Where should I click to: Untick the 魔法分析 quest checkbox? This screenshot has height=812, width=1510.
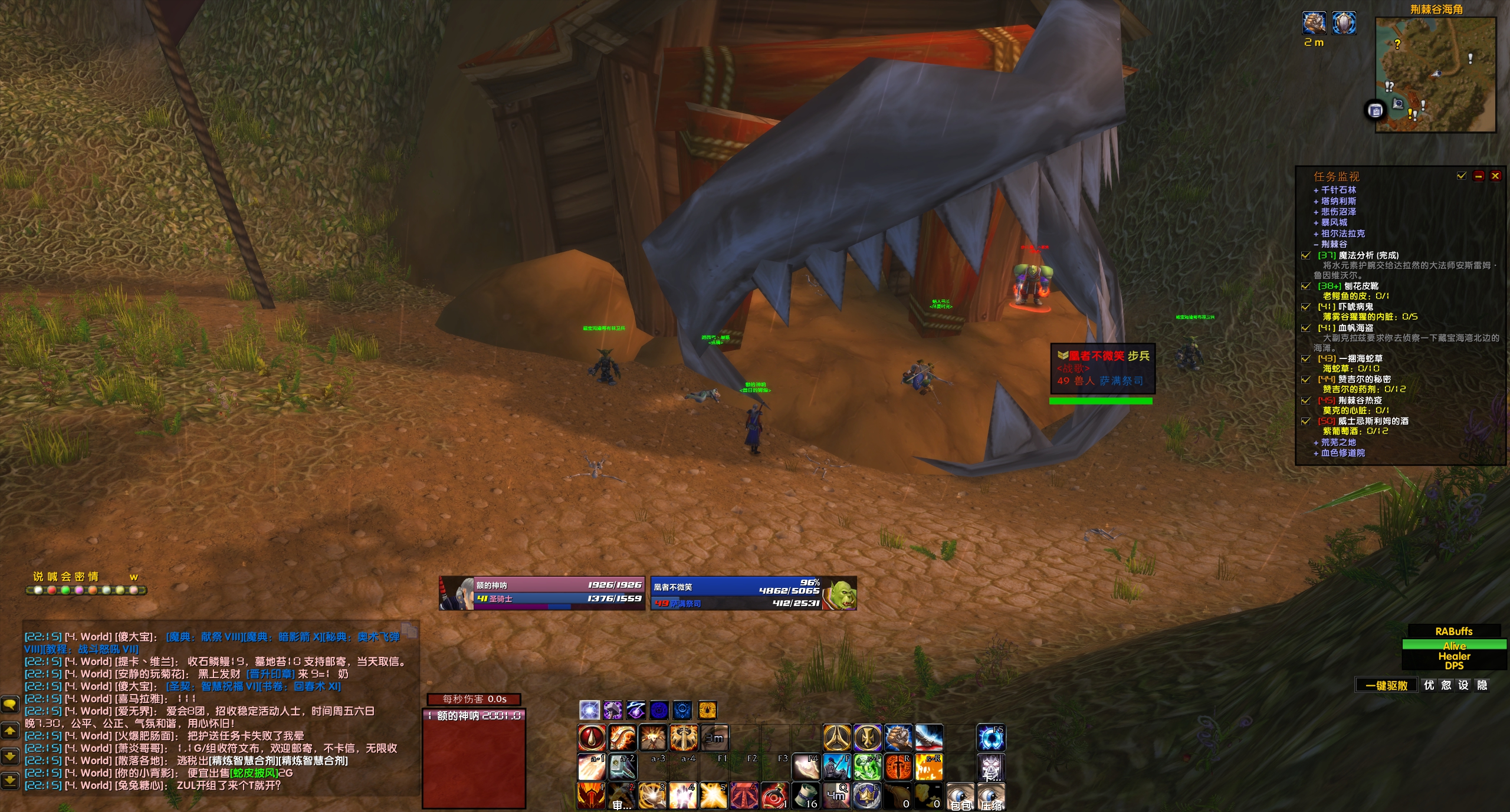coord(1306,255)
